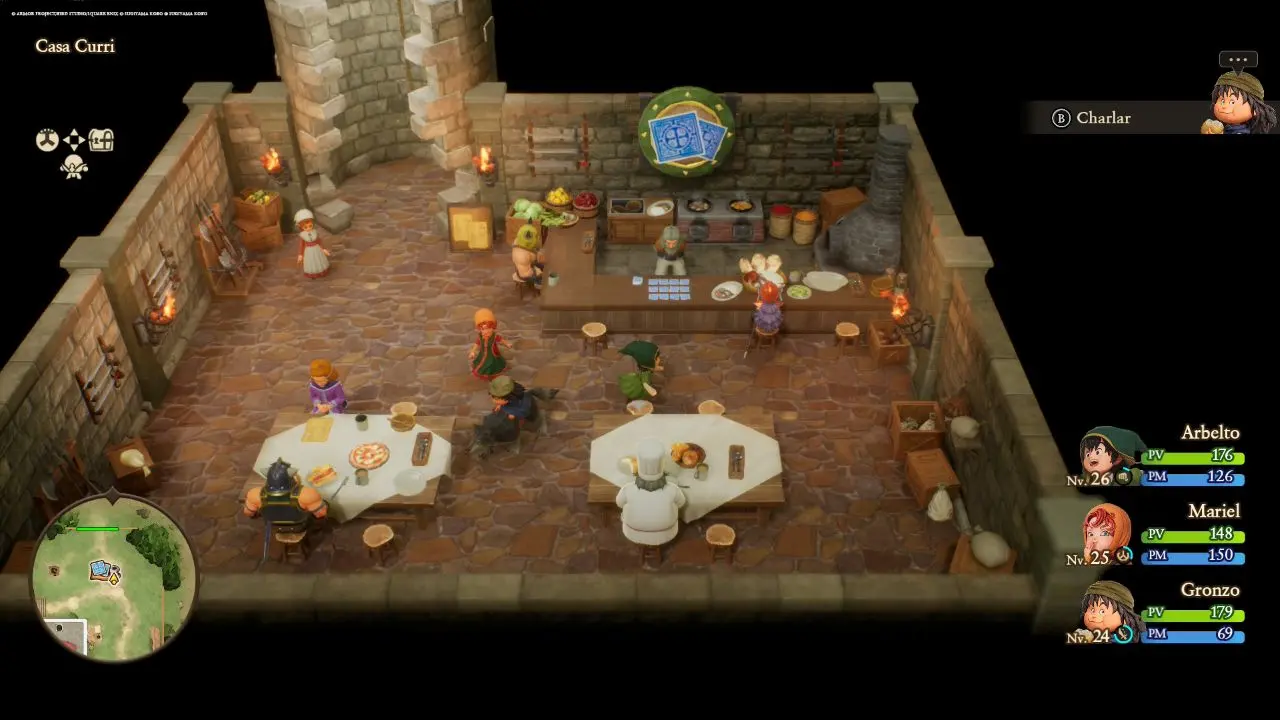Choose Mariel's party portrait

tap(1108, 534)
